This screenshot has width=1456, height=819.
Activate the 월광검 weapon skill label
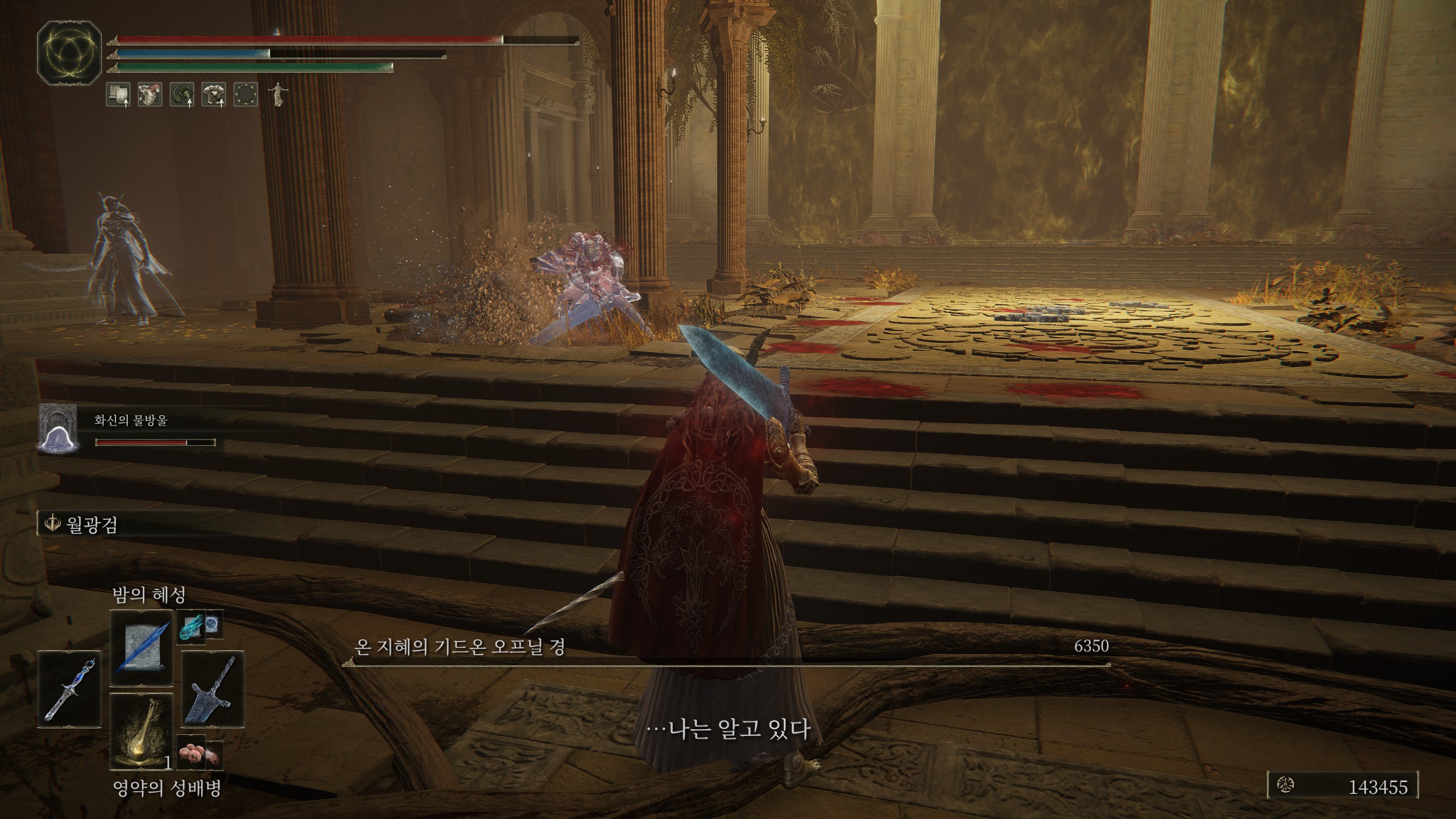coord(92,524)
